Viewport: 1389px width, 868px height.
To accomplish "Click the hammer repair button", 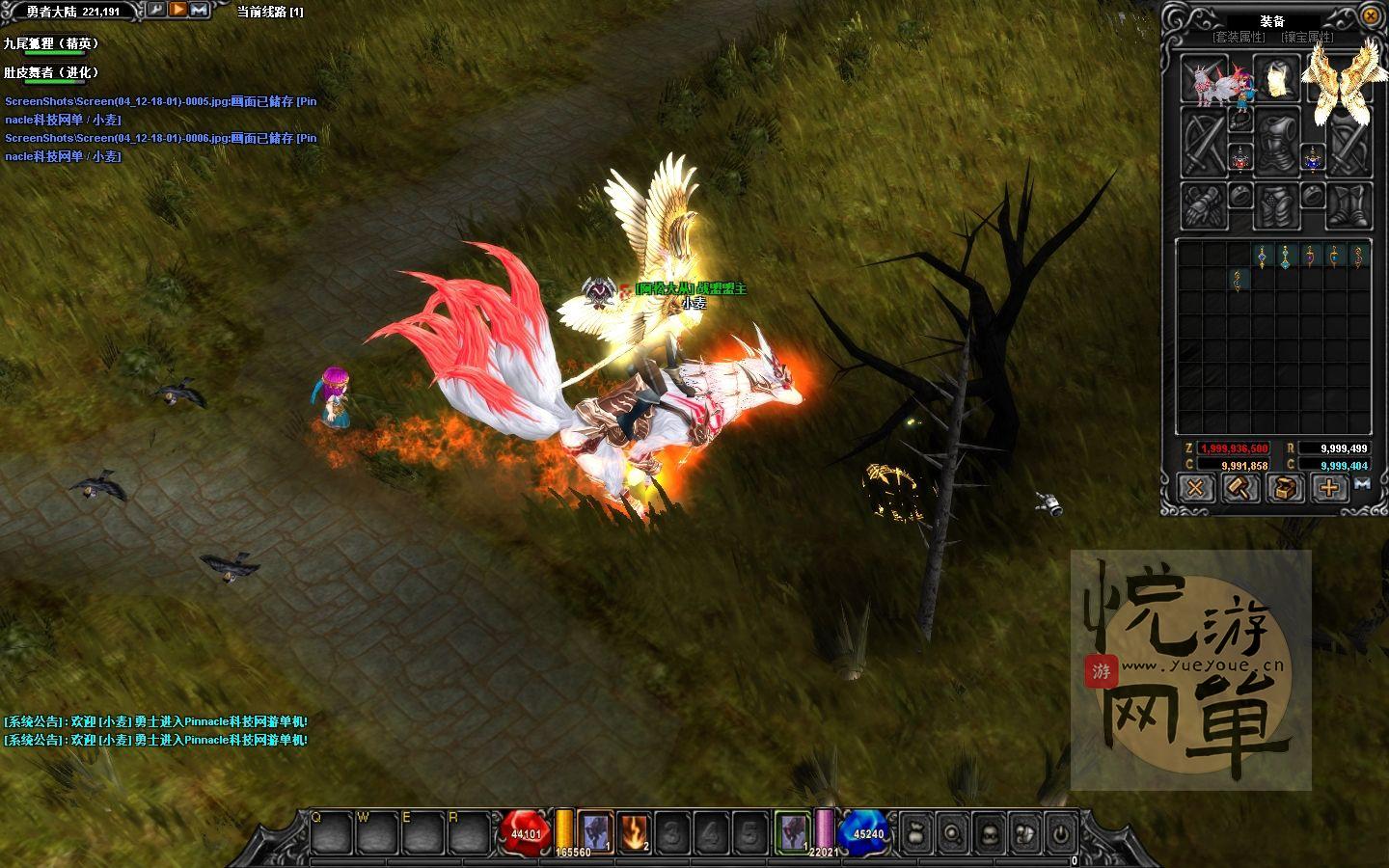I will coord(1239,488).
